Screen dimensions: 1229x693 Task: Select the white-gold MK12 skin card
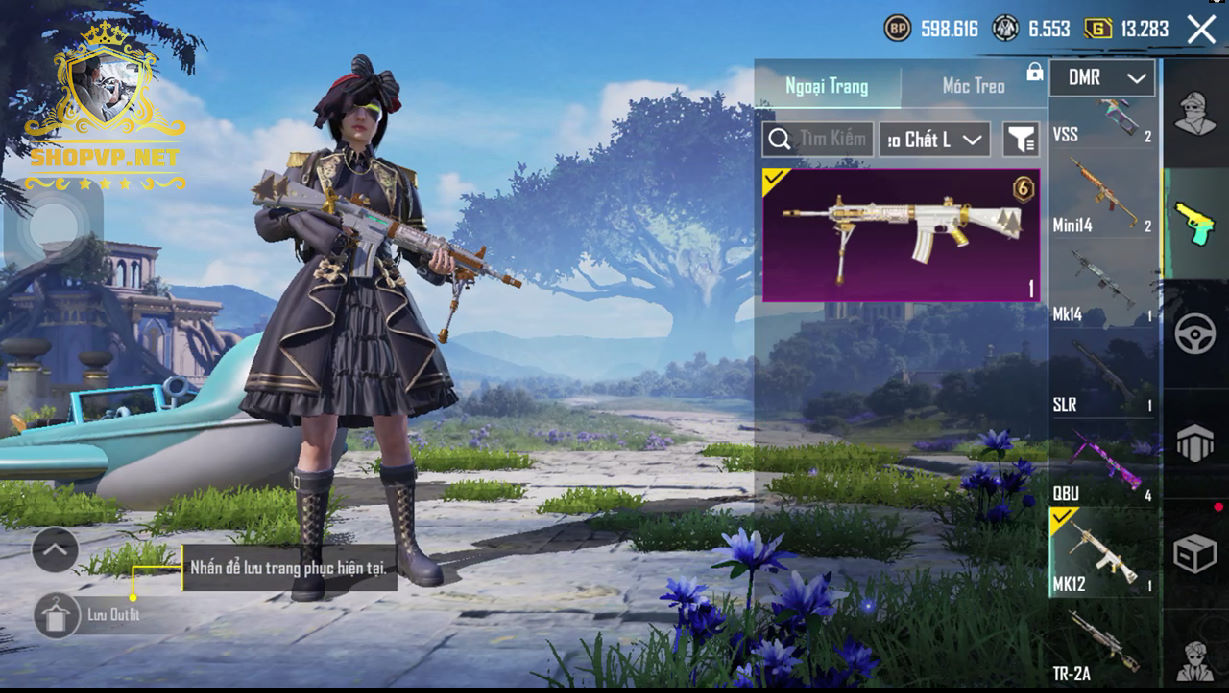click(901, 235)
